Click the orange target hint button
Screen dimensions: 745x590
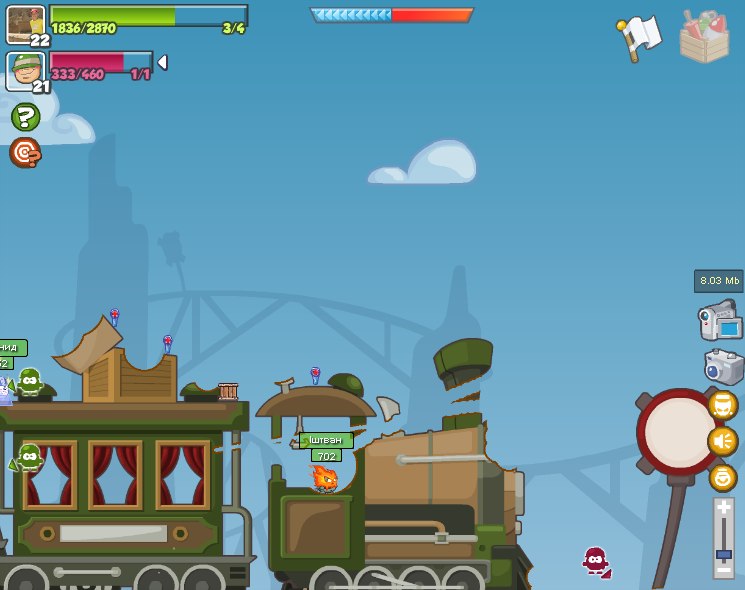coord(25,152)
